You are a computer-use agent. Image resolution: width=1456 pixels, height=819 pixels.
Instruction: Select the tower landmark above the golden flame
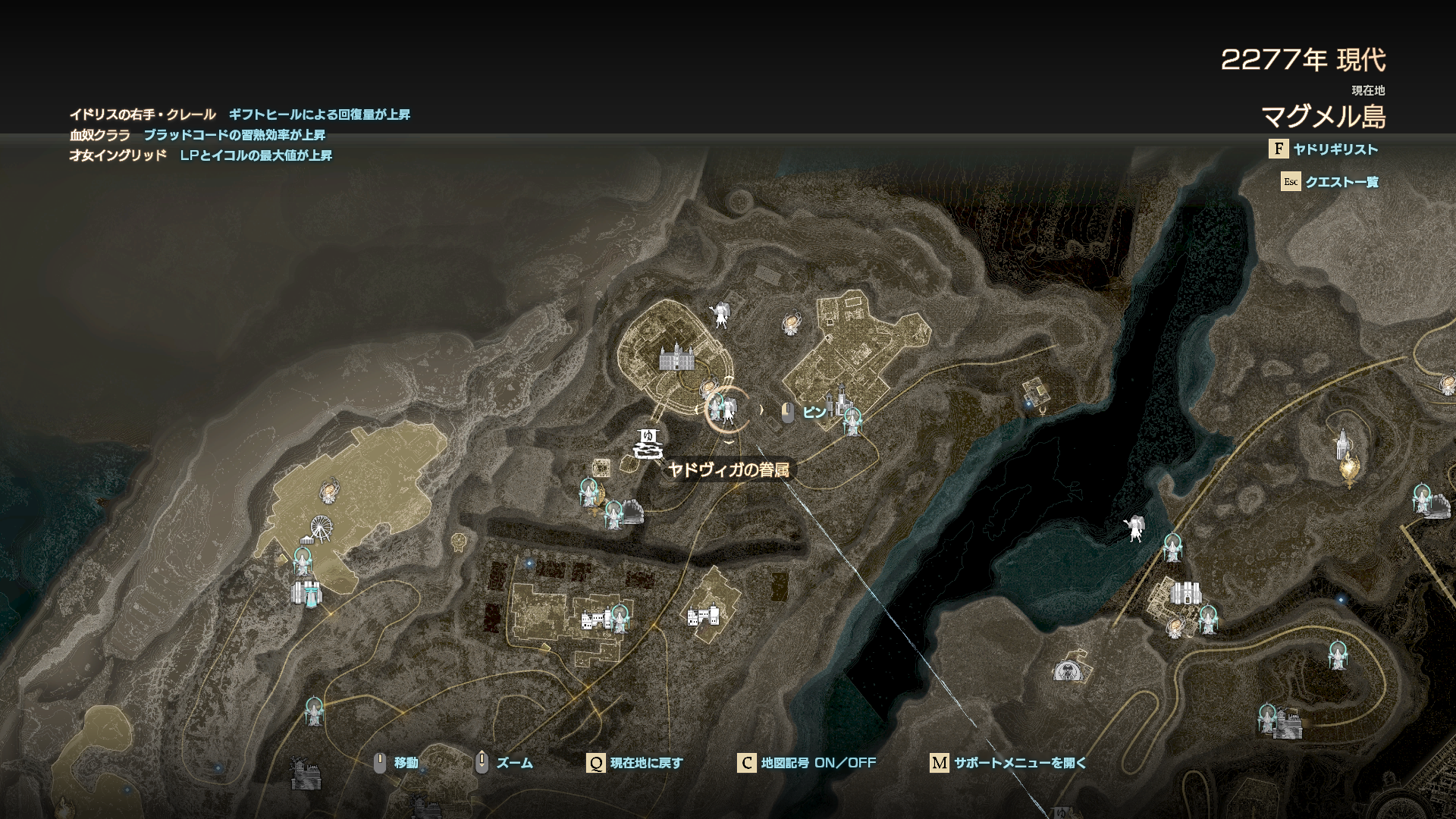pos(1342,444)
